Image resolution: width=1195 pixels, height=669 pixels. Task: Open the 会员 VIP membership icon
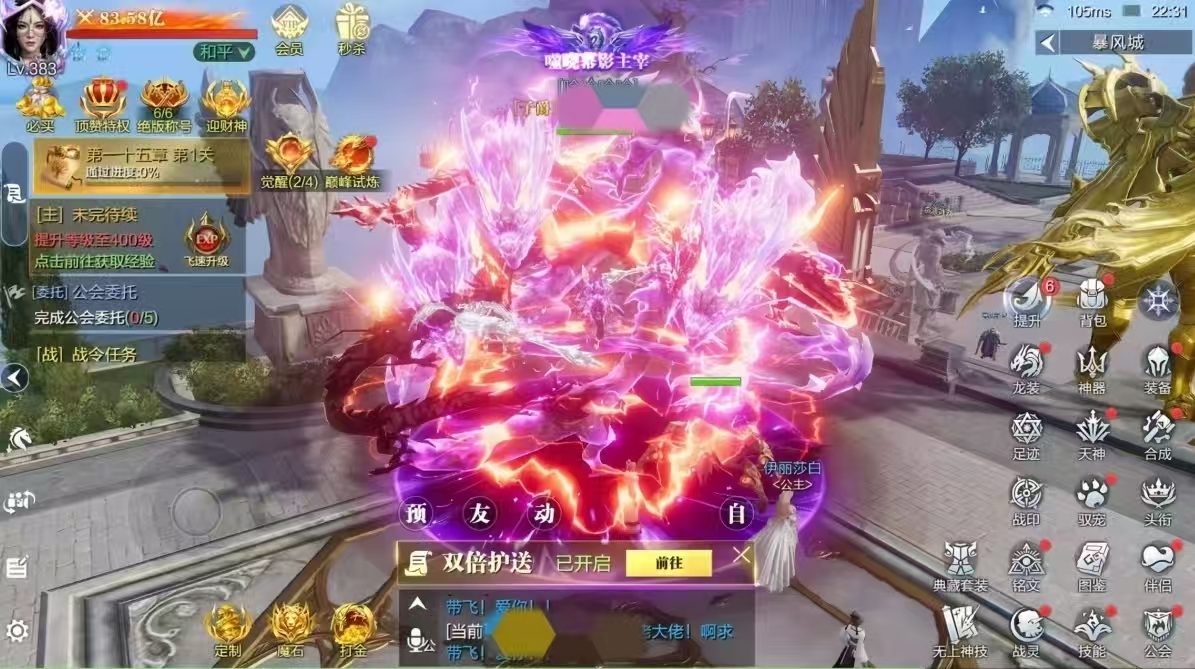pyautogui.click(x=290, y=28)
